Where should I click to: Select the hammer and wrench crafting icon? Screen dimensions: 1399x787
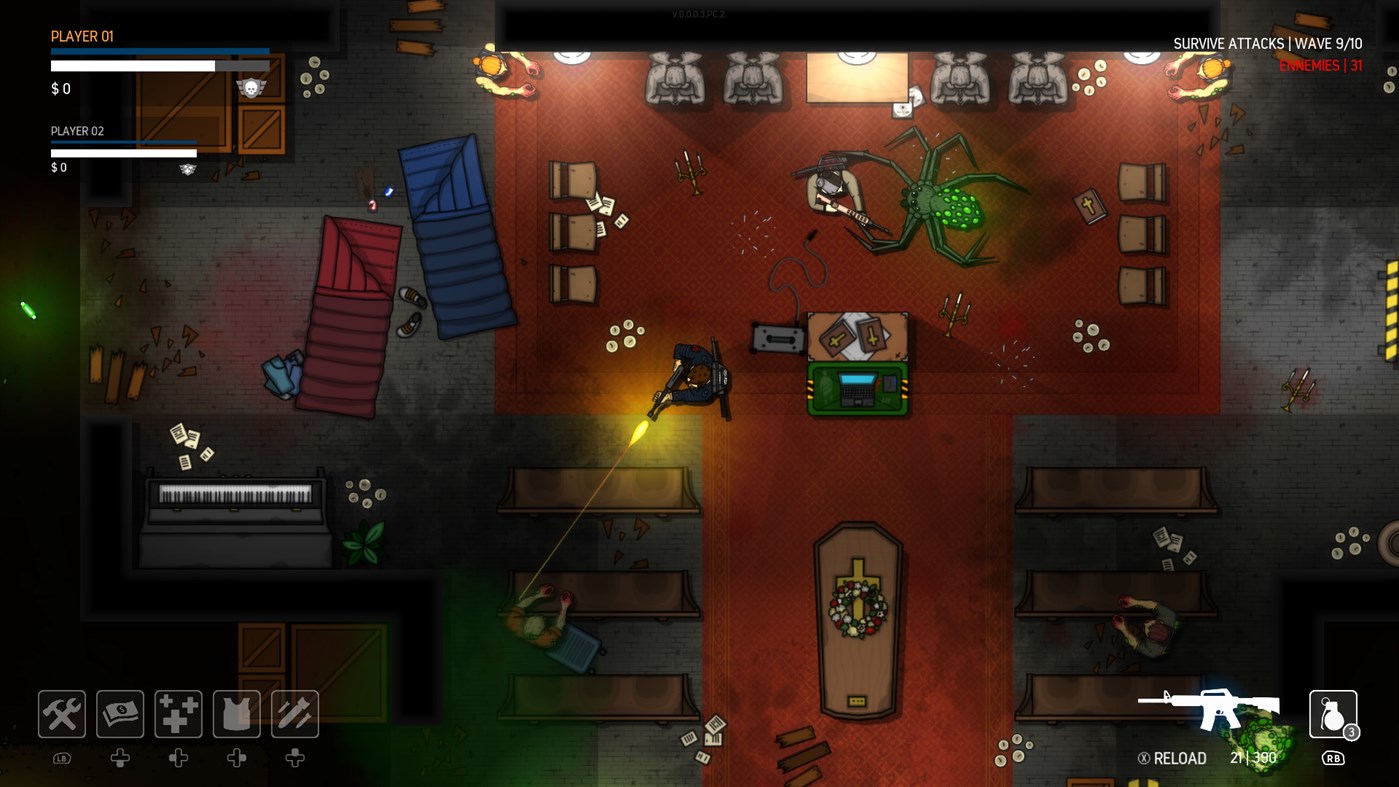[61, 713]
